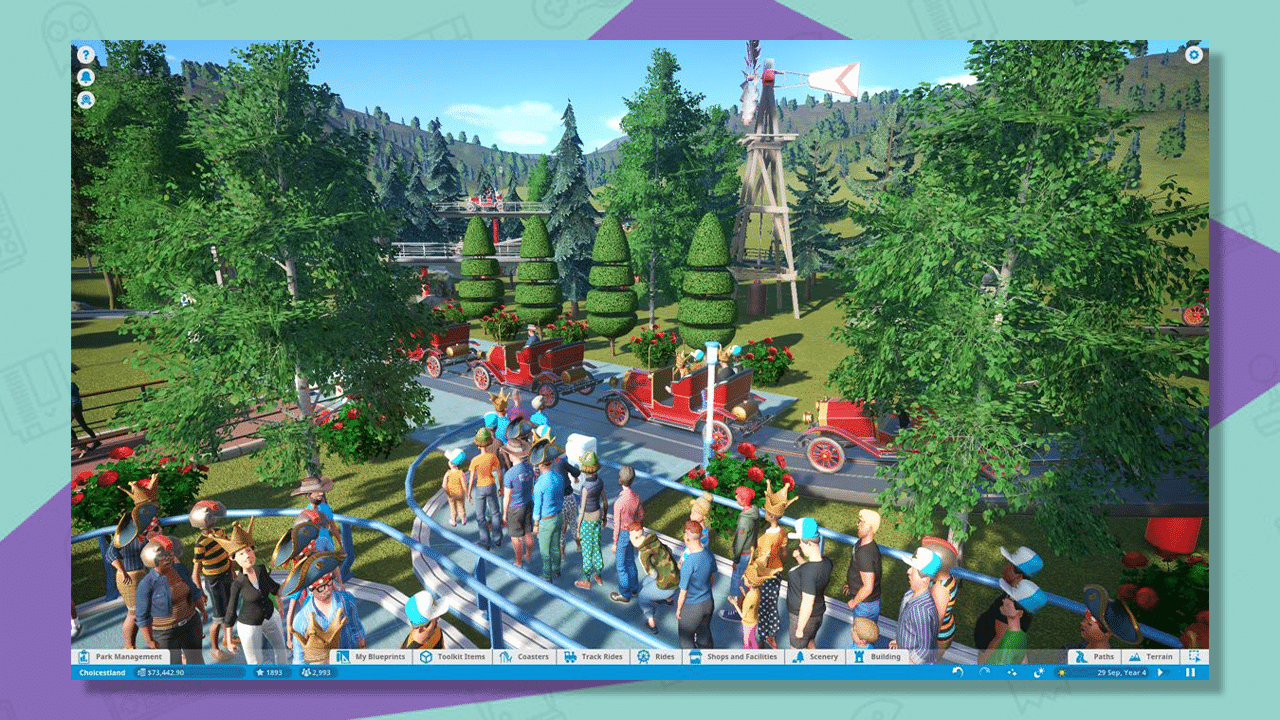Open the Rides panel with the ferris wheel icon
Screen dimensions: 1280x720
(x=658, y=657)
